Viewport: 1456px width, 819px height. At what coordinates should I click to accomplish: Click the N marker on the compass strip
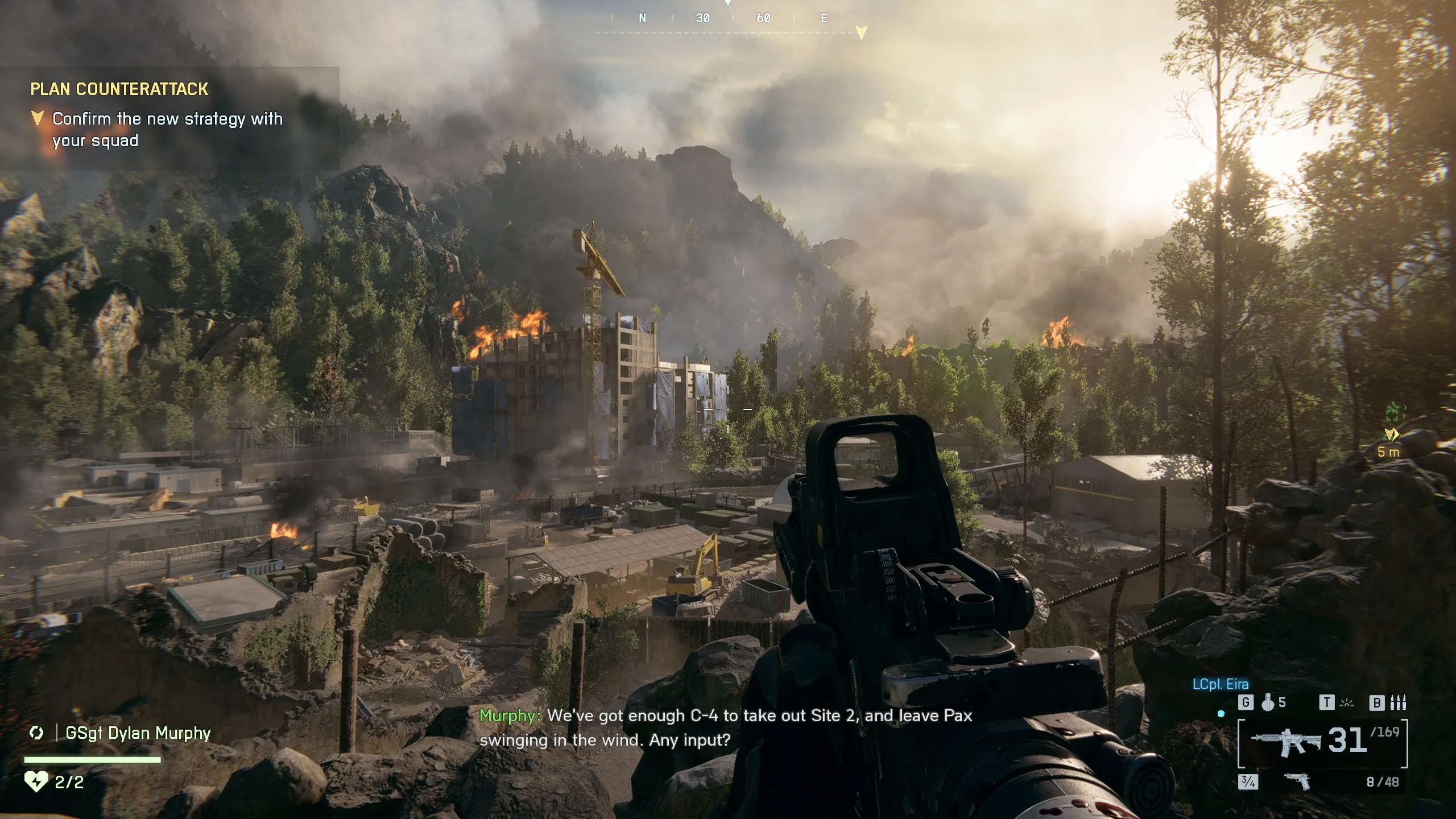point(642,18)
